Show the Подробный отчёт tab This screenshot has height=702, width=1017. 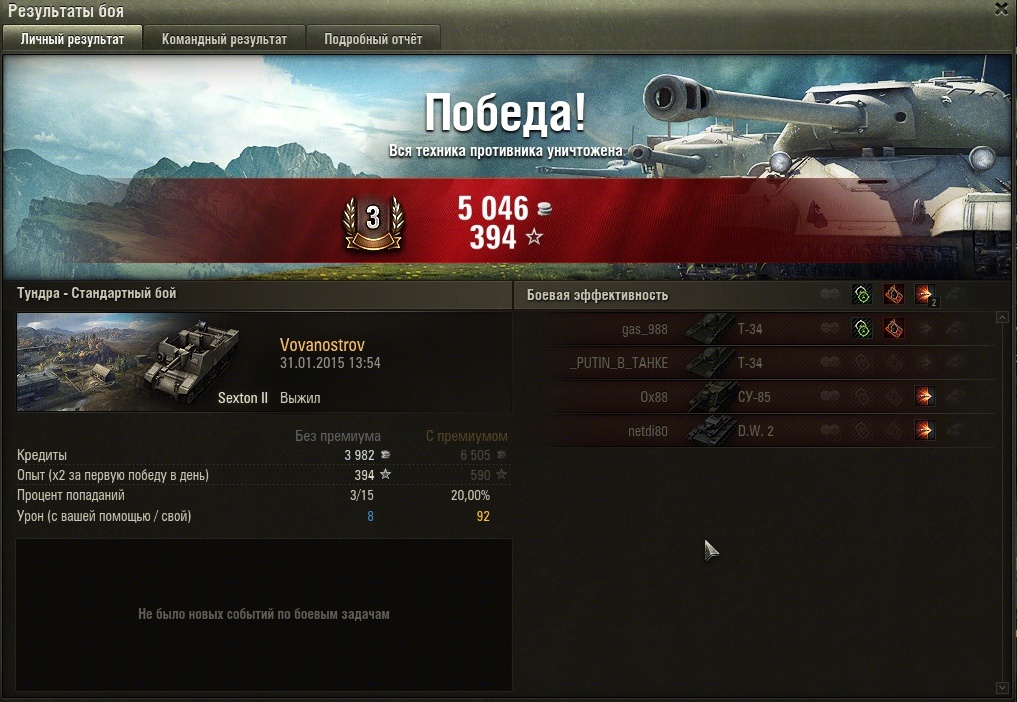[x=373, y=39]
